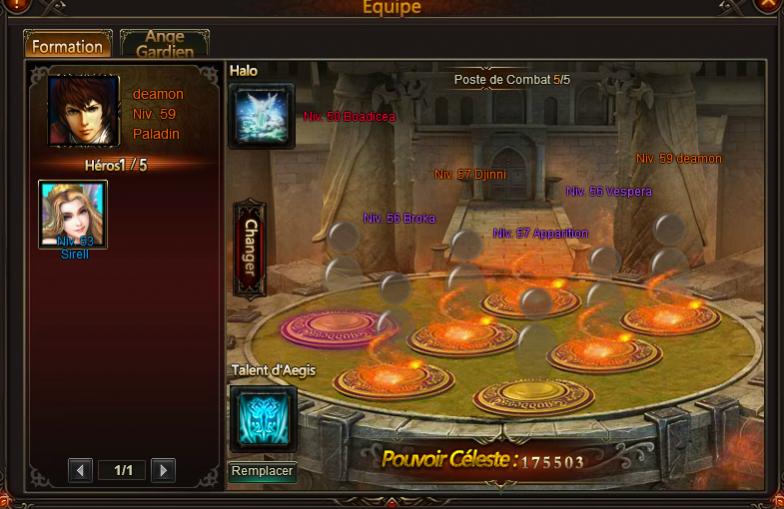Click the Changer button
The image size is (784, 509).
click(249, 249)
